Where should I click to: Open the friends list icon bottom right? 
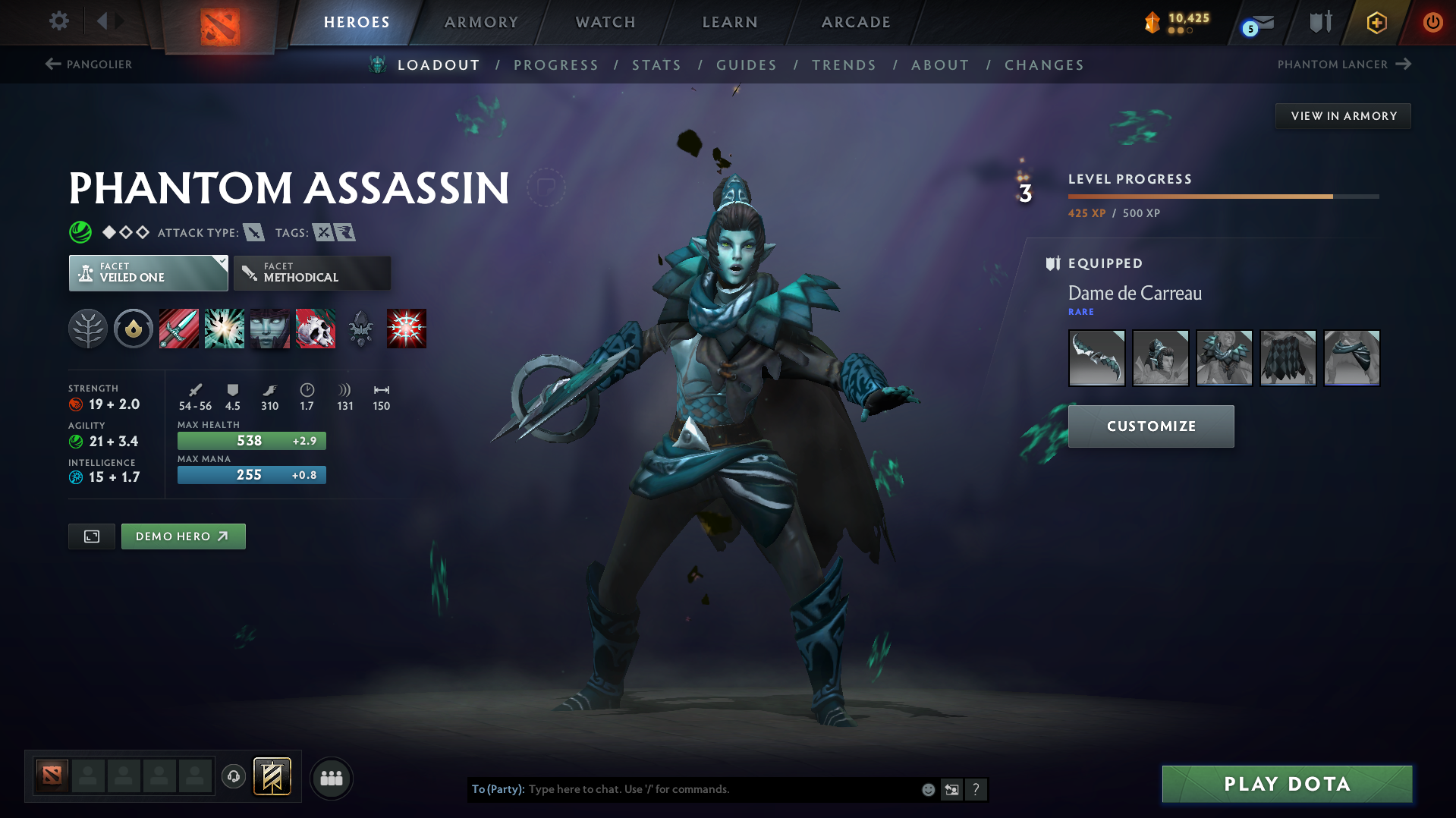[x=331, y=778]
